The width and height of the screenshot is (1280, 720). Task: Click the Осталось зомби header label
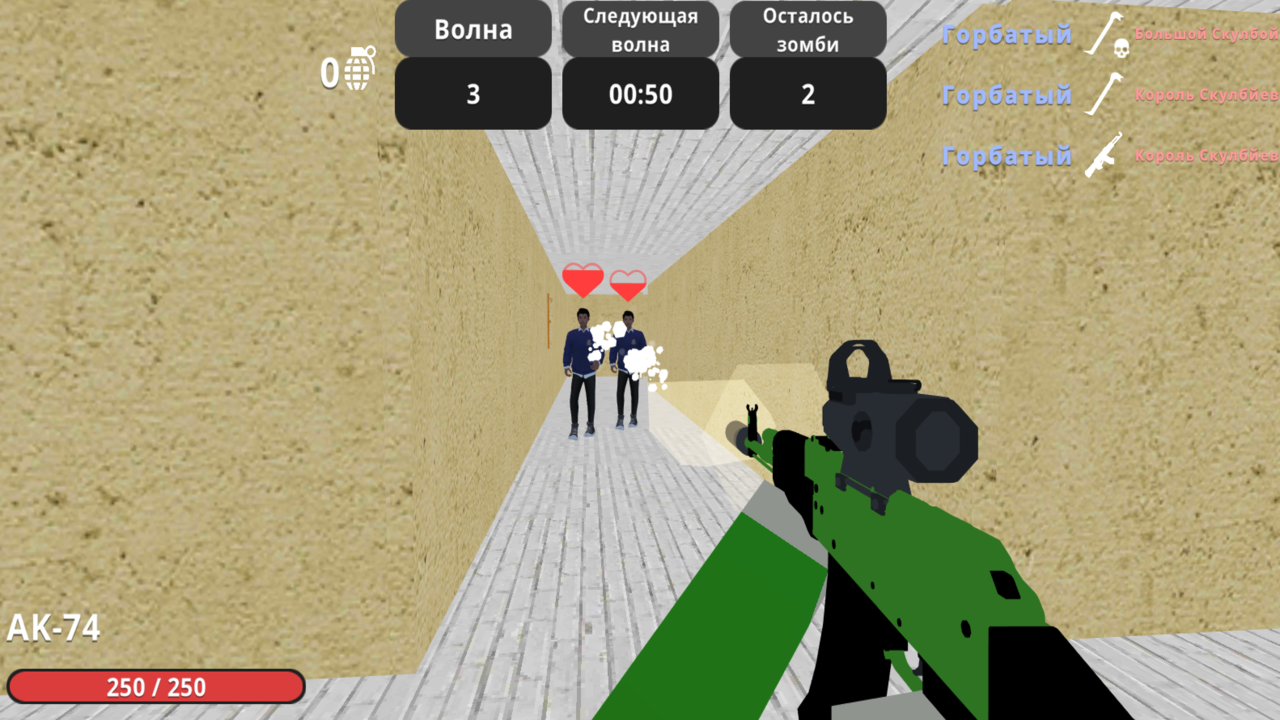pyautogui.click(x=807, y=29)
